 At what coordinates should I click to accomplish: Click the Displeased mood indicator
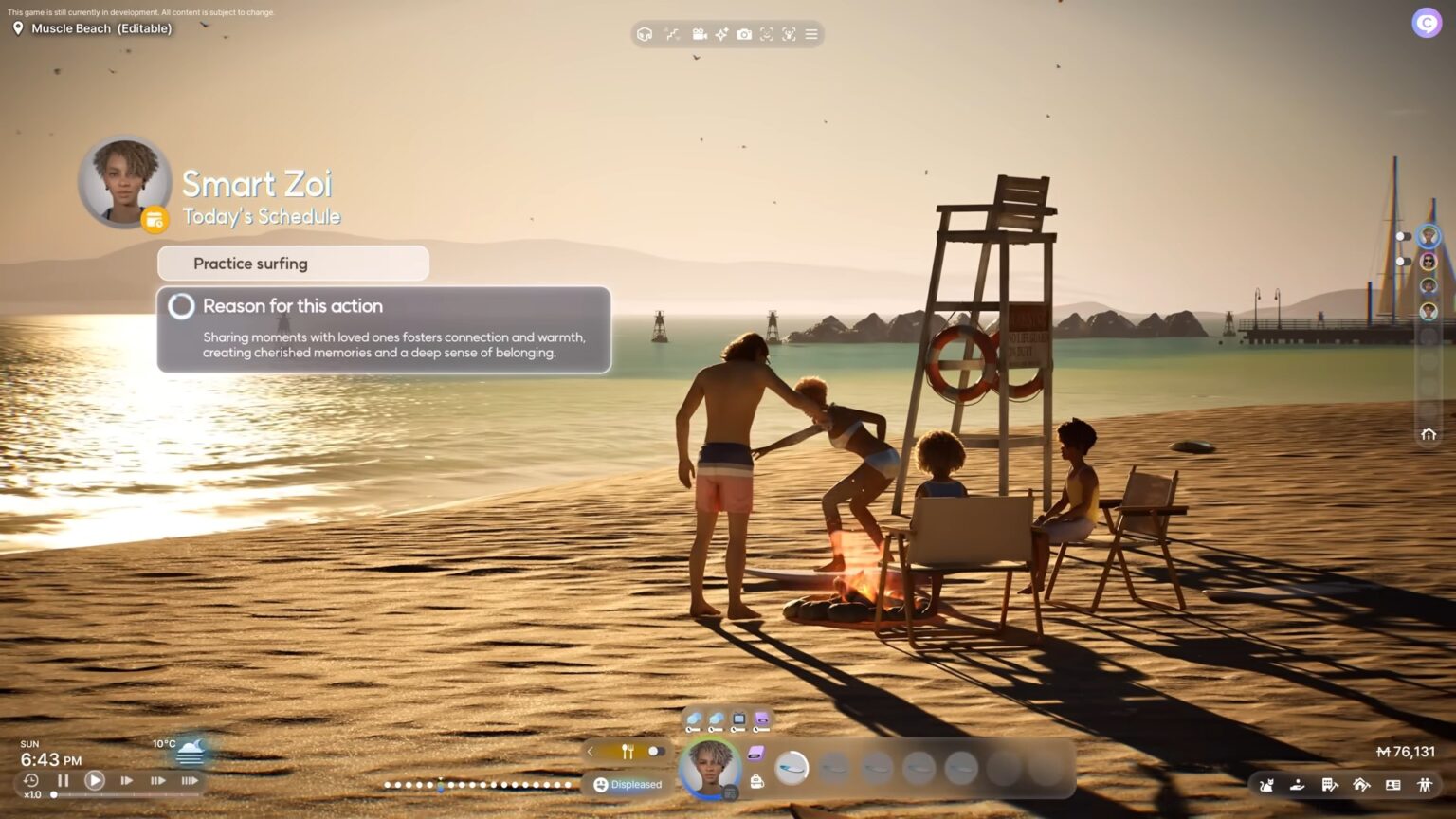click(x=628, y=784)
